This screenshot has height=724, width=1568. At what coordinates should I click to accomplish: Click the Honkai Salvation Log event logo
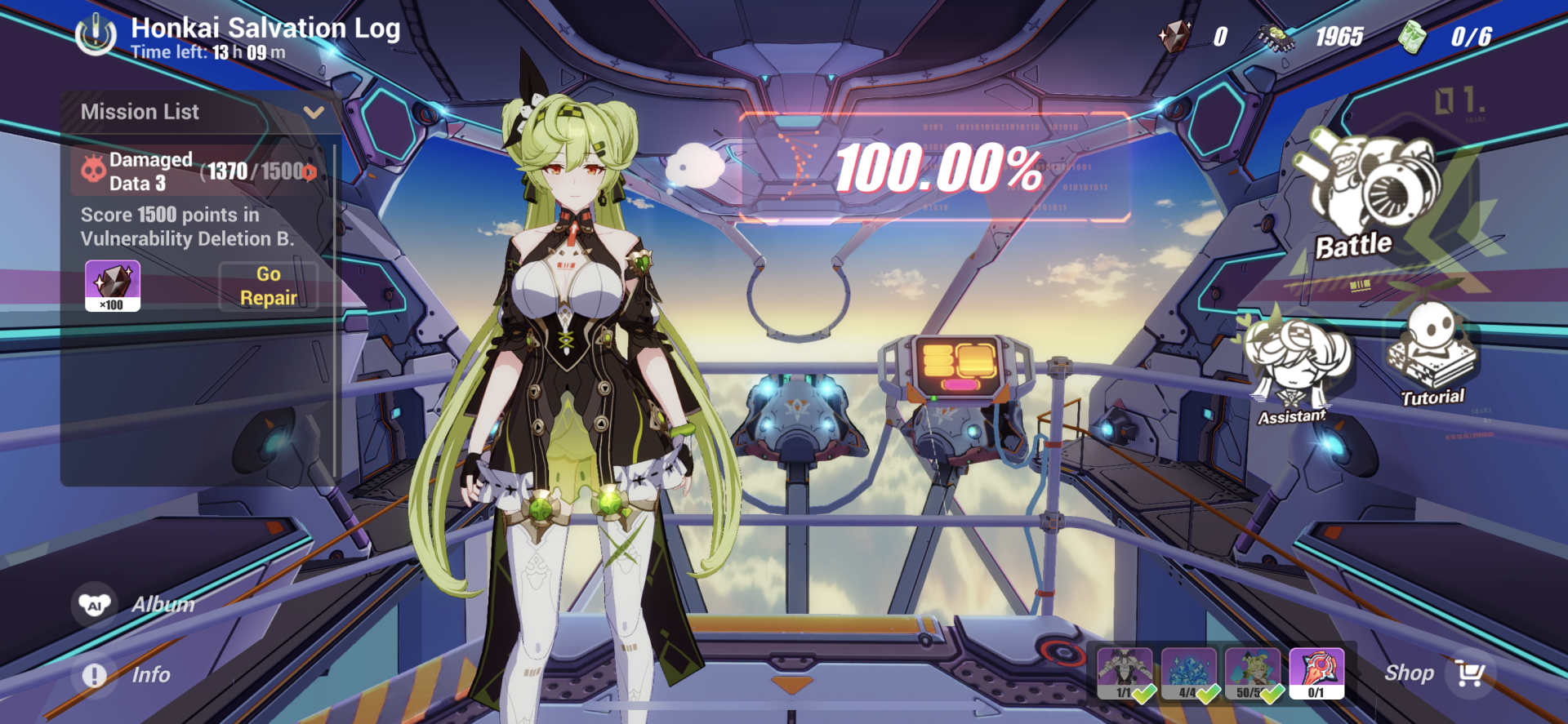[x=96, y=34]
